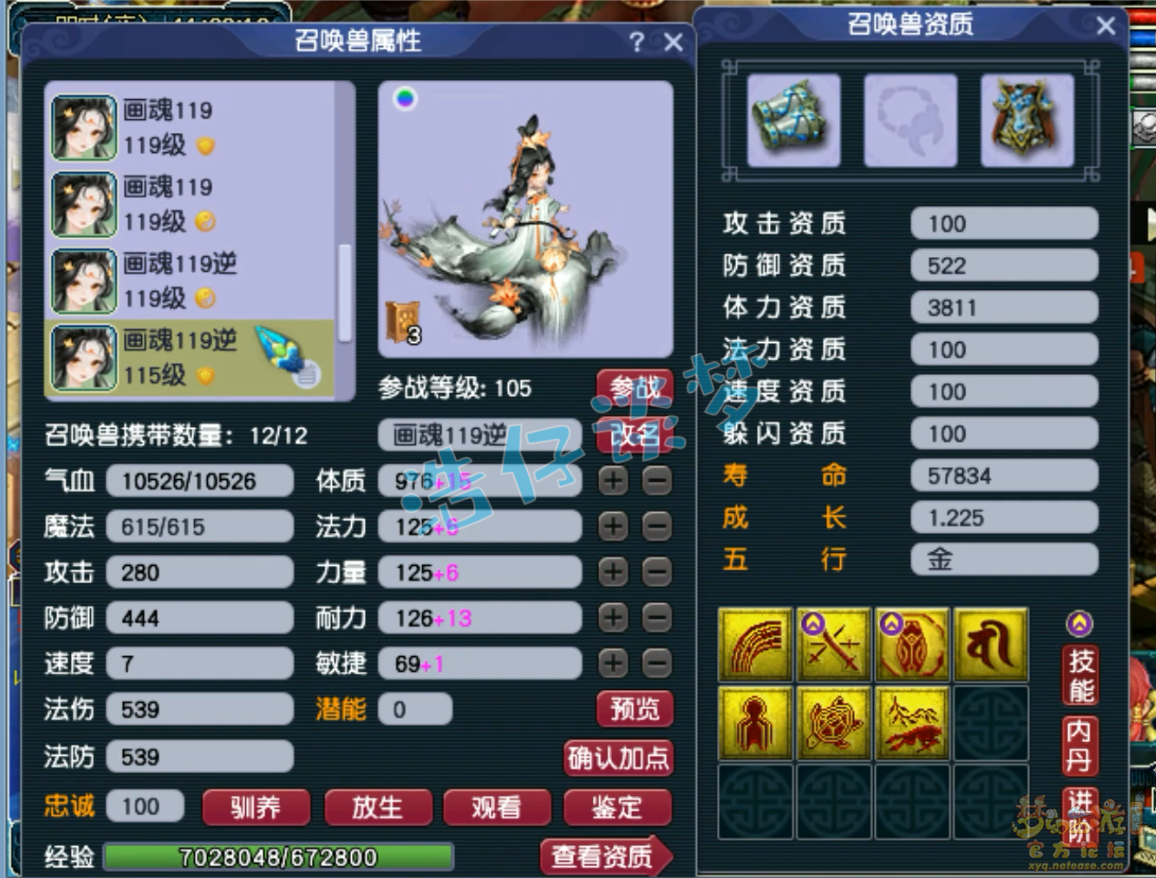1156x878 pixels.
Task: Close the 召唤兽资质 panel
Action: point(1105,26)
